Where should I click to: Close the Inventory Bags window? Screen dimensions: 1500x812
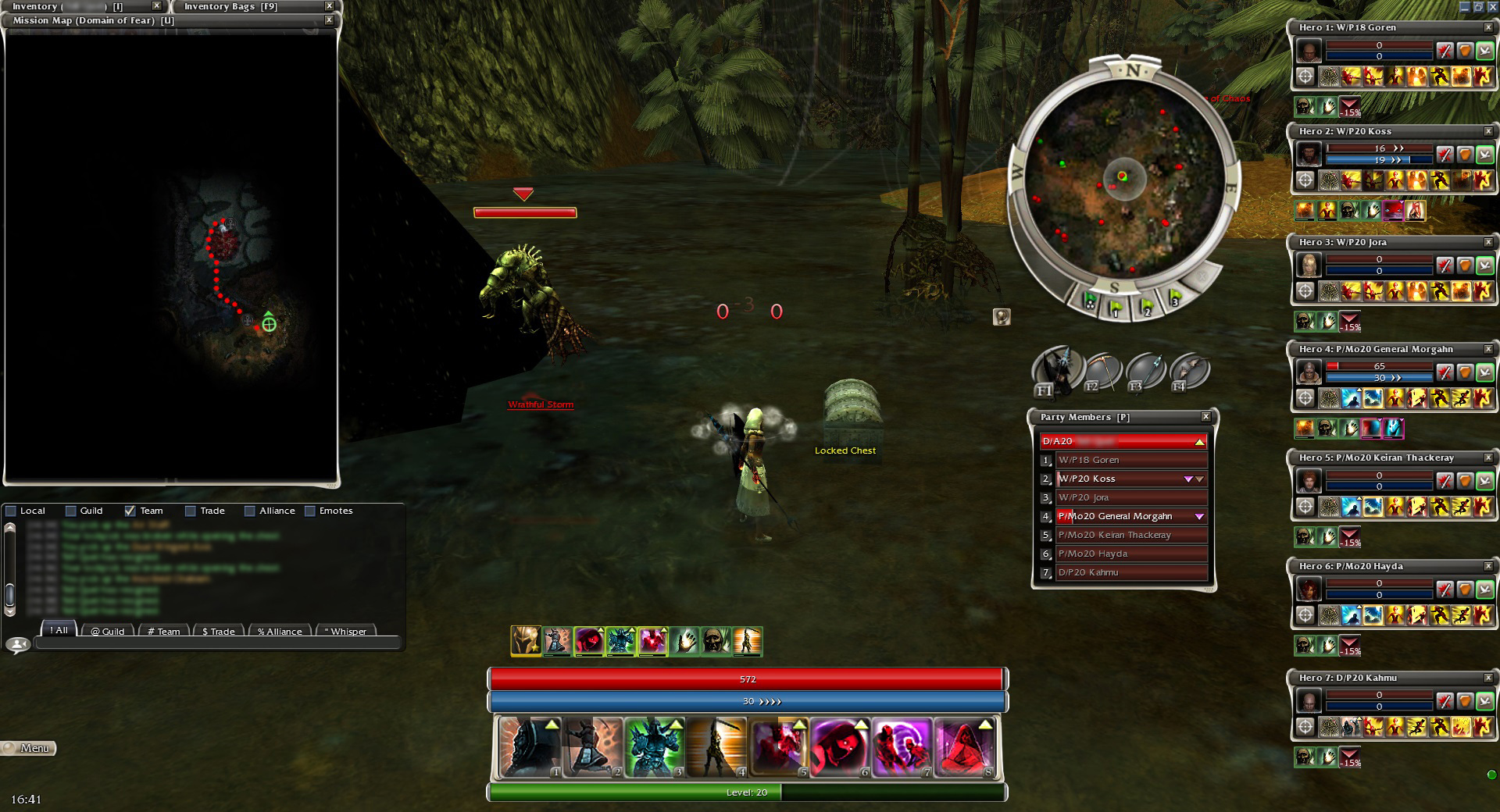pyautogui.click(x=329, y=6)
